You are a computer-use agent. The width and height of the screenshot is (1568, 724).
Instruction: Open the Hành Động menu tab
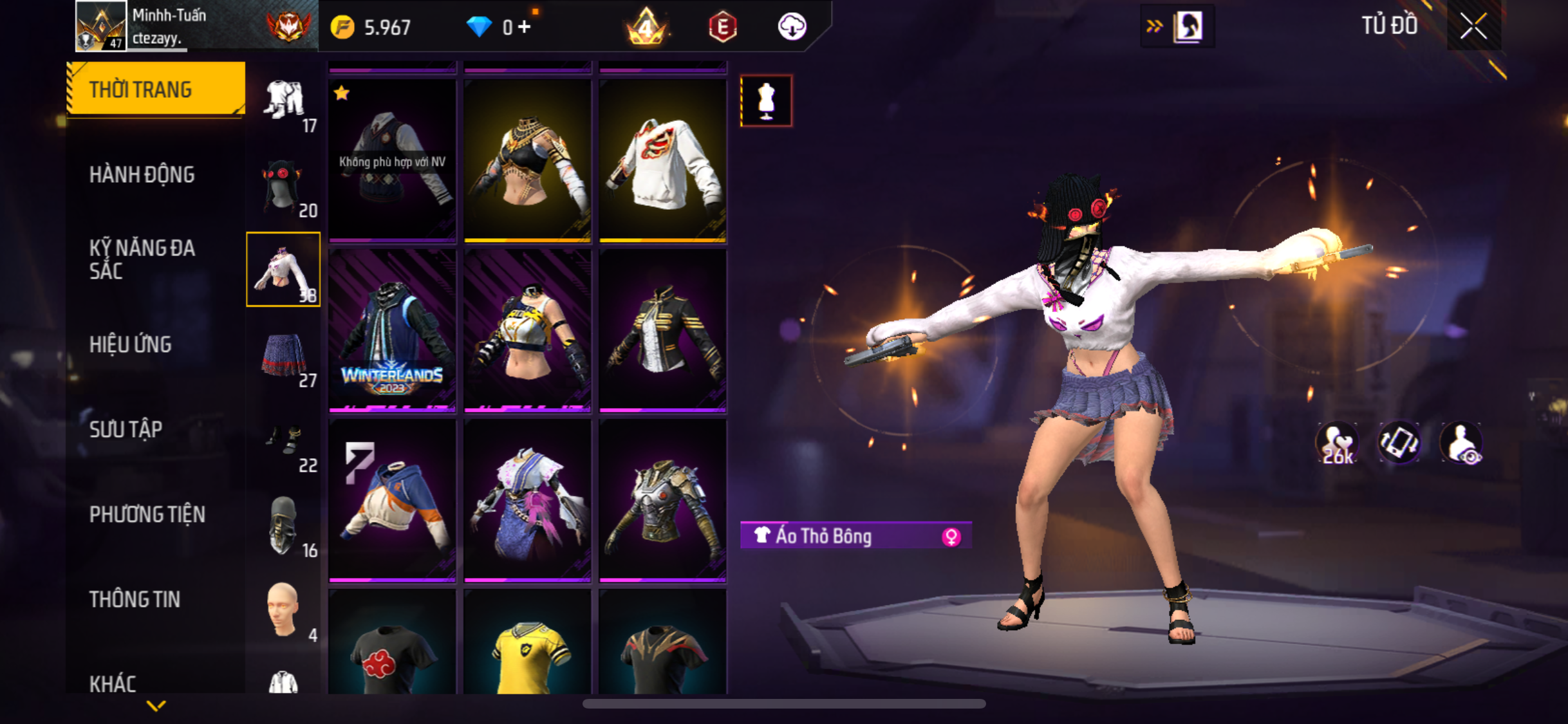142,174
